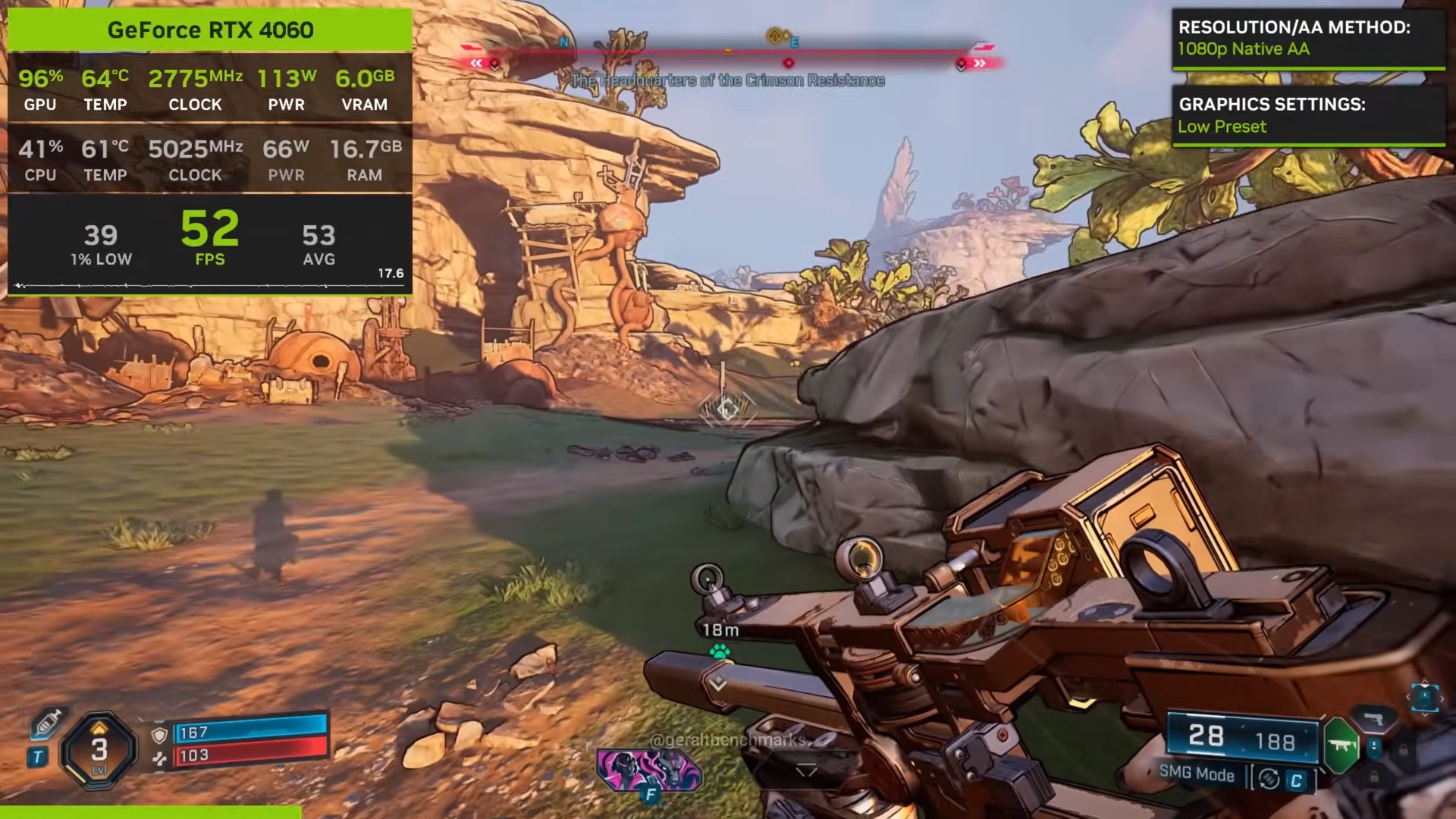1456x819 pixels.
Task: Click the blue gadget icon with arrows
Action: (x=1423, y=696)
